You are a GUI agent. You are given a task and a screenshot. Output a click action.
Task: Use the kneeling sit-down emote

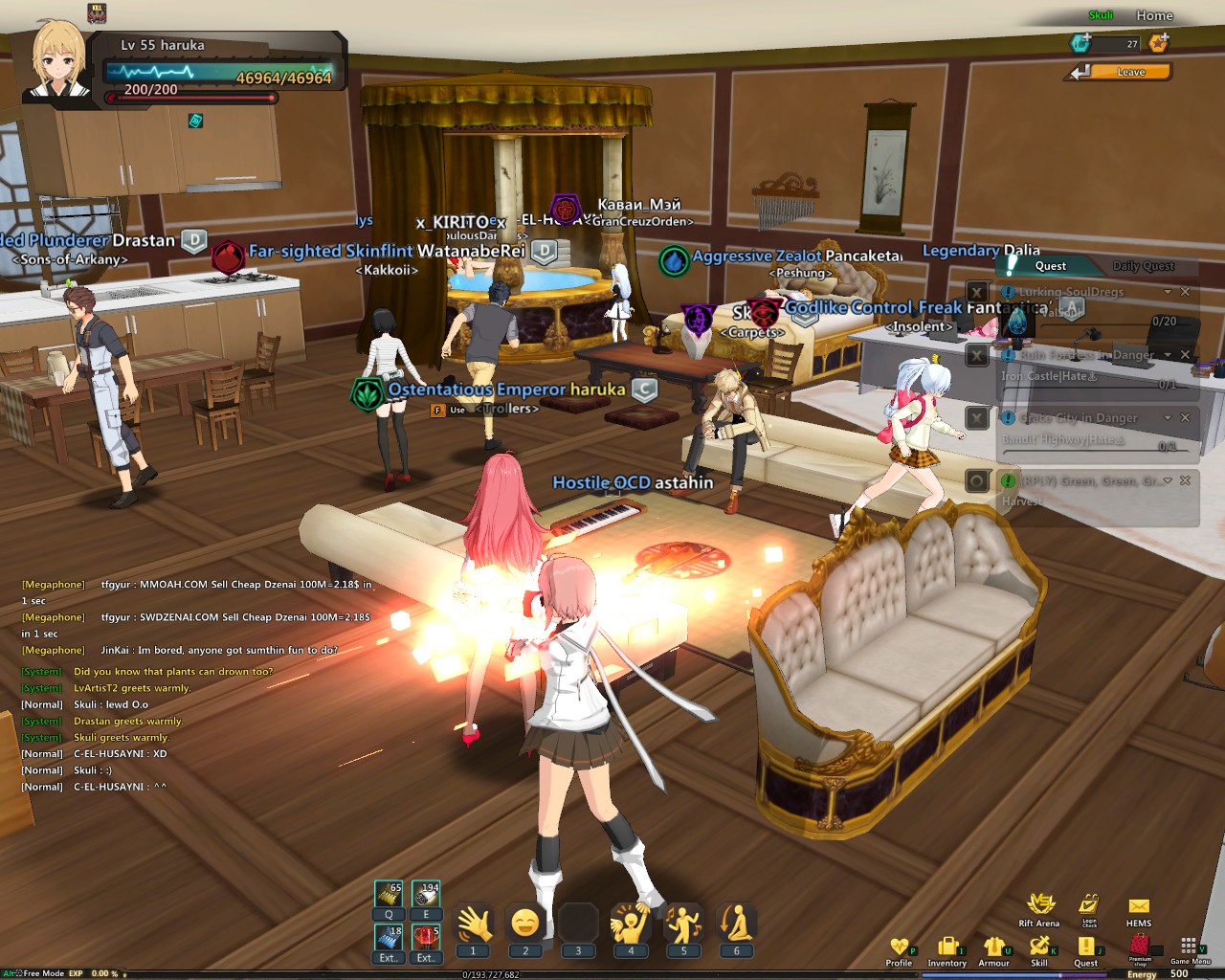tap(736, 924)
